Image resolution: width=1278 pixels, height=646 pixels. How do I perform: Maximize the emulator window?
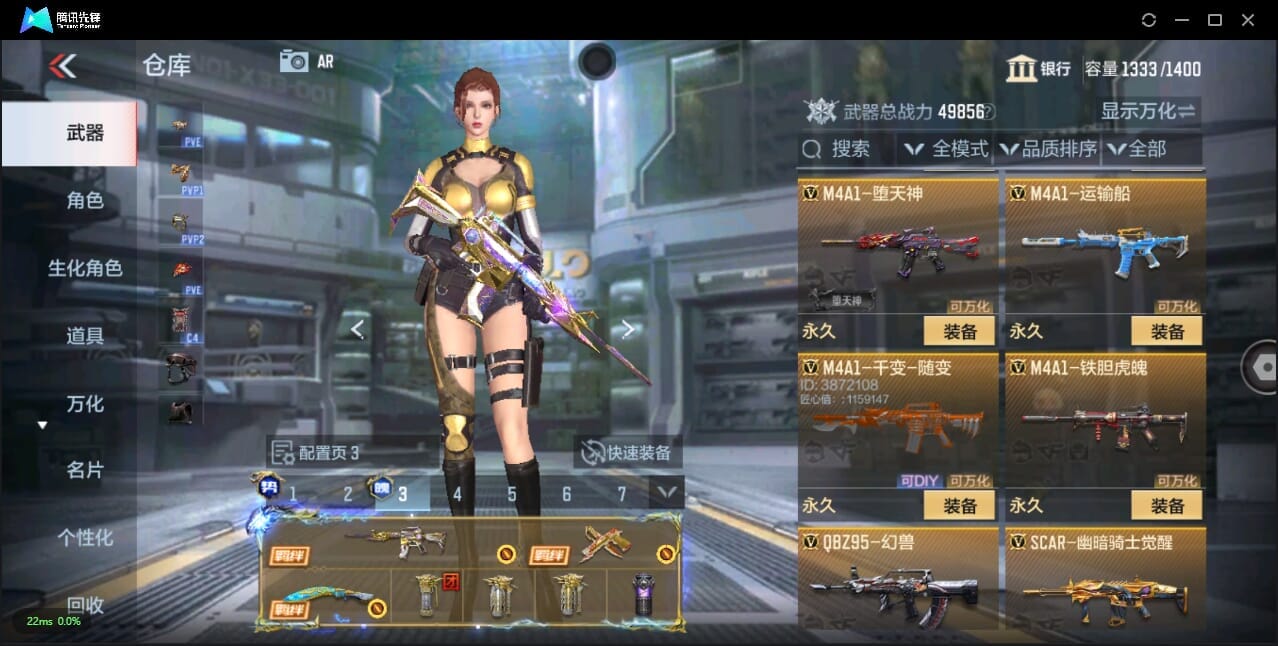[x=1215, y=20]
